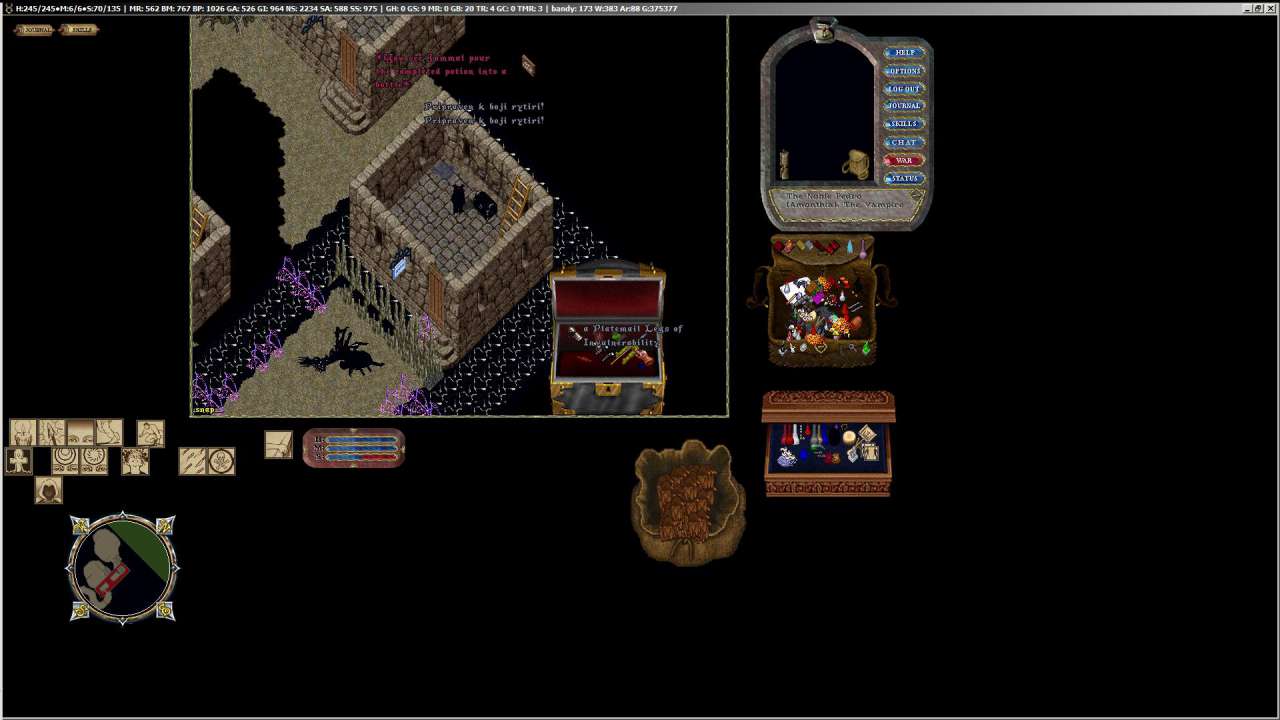Show the Skills list from the paperdoll

[x=904, y=124]
